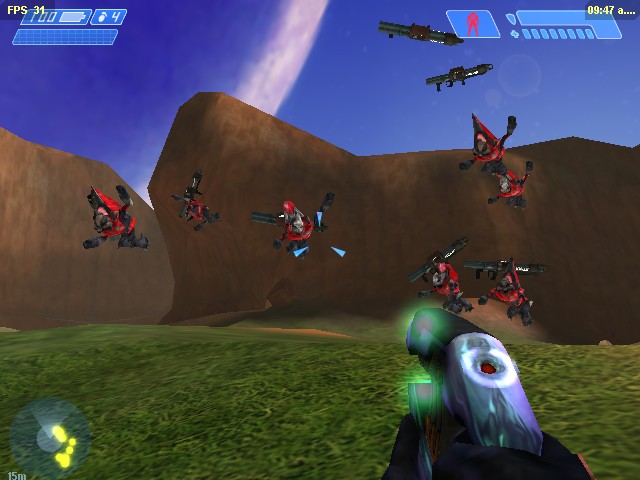Image resolution: width=640 pixels, height=480 pixels.
Task: Select the red Spartan team indicator icon
Action: click(473, 24)
